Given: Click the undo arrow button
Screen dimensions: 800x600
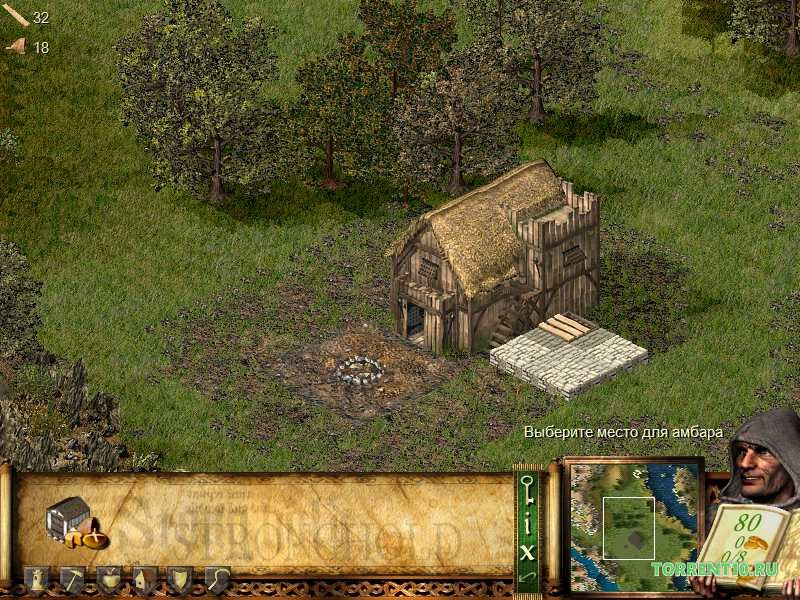Looking at the screenshot, I should coord(527,577).
